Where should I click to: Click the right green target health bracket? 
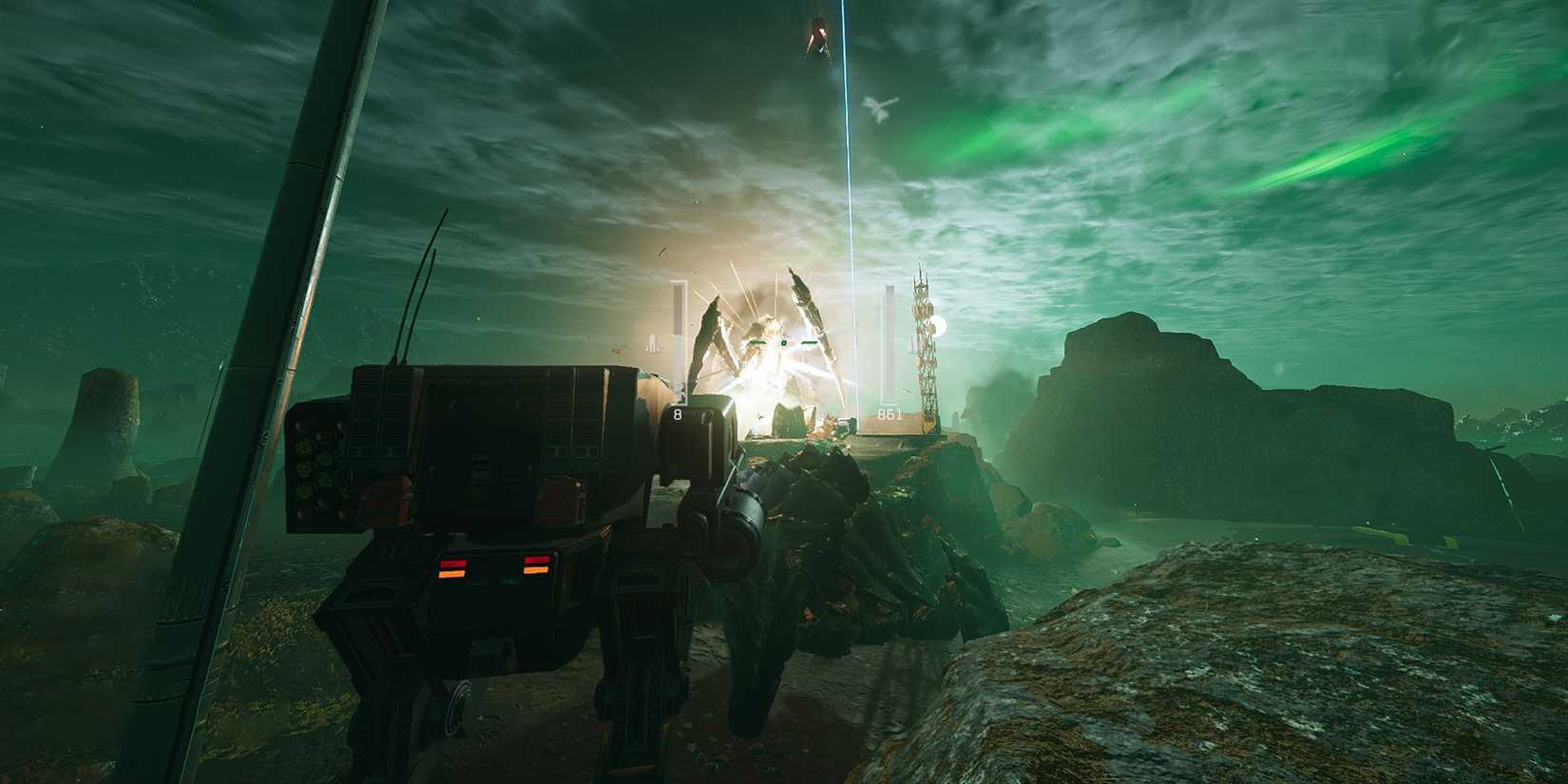tap(808, 342)
